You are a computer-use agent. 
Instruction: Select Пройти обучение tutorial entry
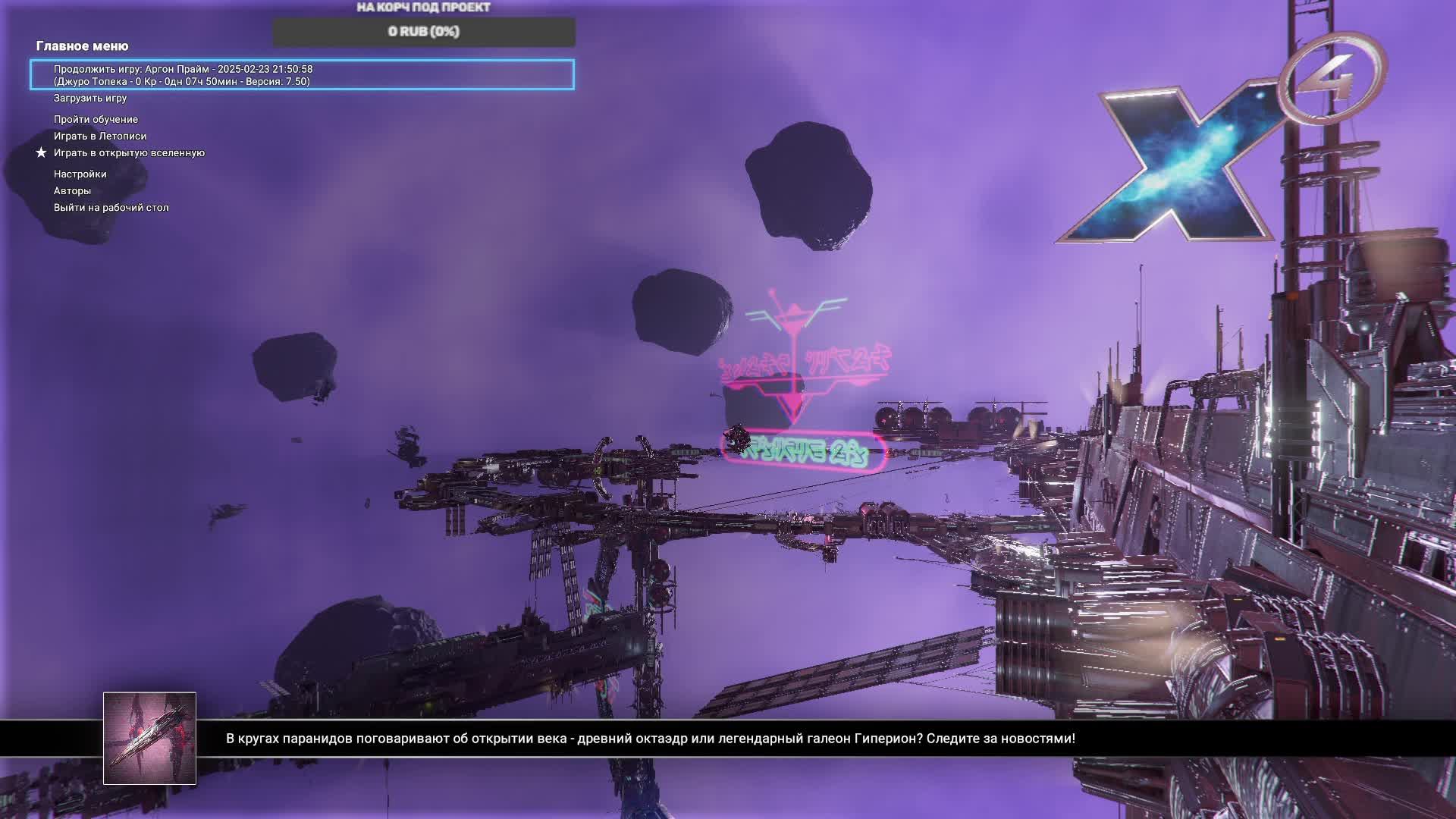(x=96, y=119)
